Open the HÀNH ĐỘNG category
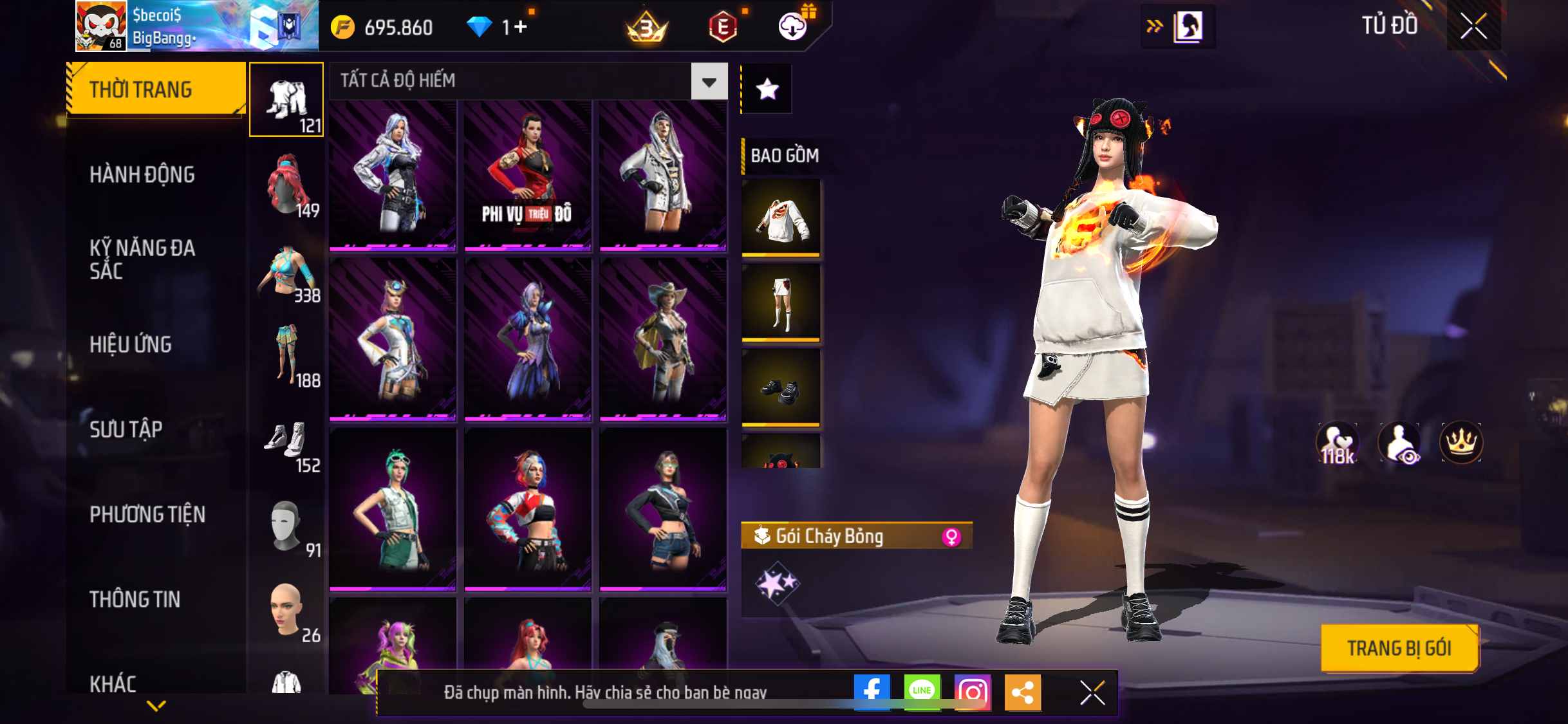 142,174
